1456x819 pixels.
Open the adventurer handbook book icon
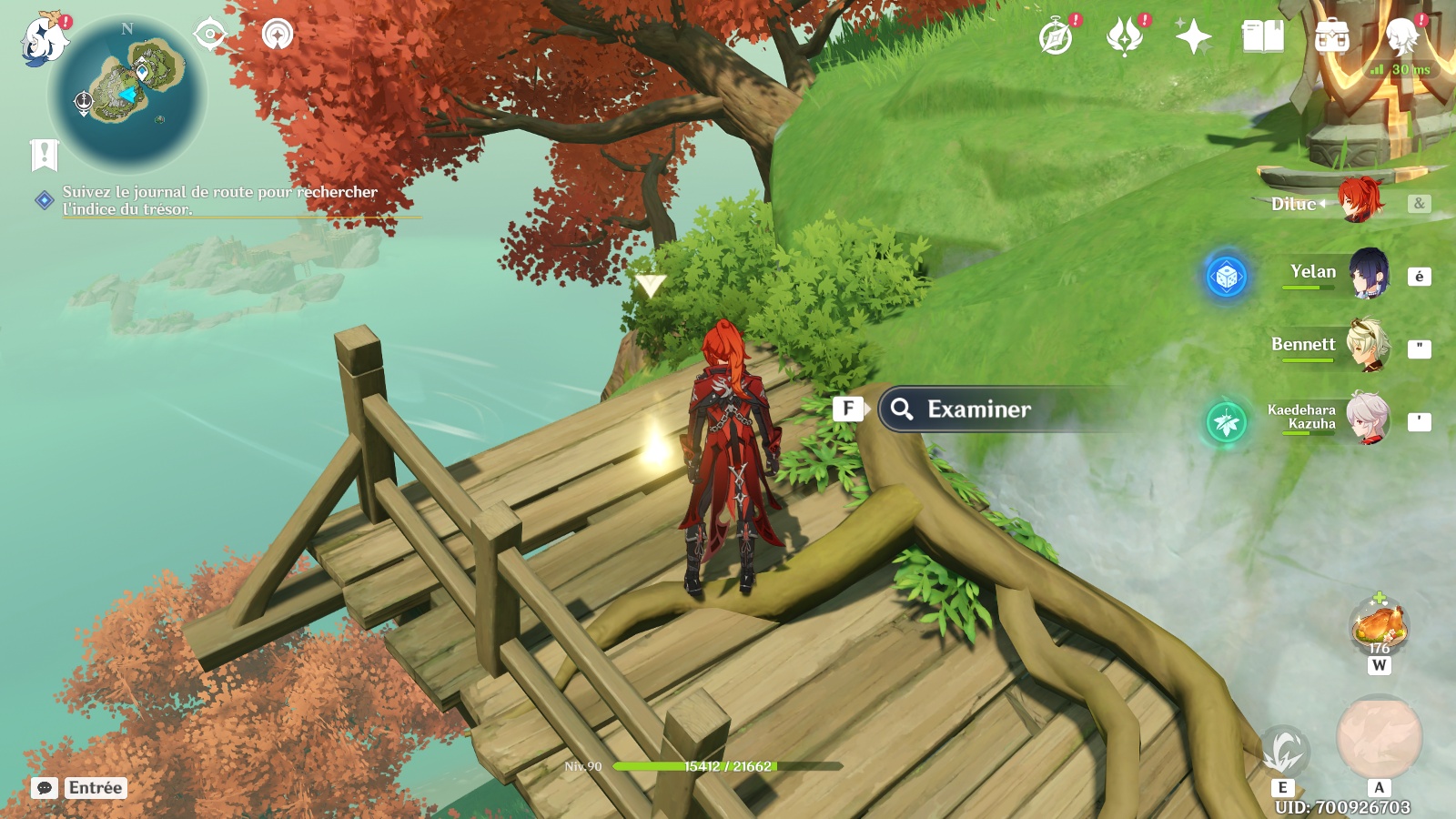pyautogui.click(x=1262, y=37)
